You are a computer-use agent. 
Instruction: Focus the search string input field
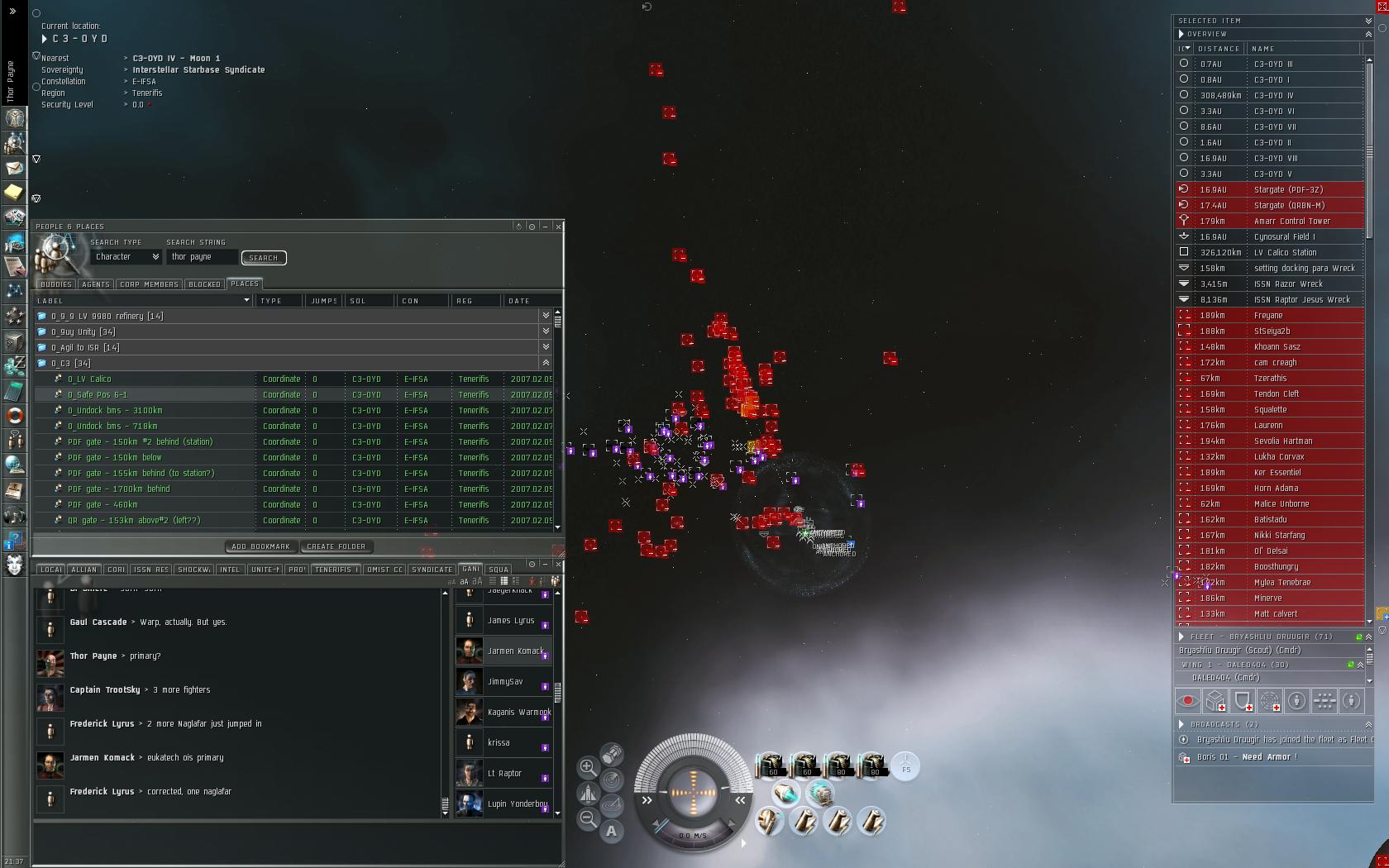[x=202, y=257]
